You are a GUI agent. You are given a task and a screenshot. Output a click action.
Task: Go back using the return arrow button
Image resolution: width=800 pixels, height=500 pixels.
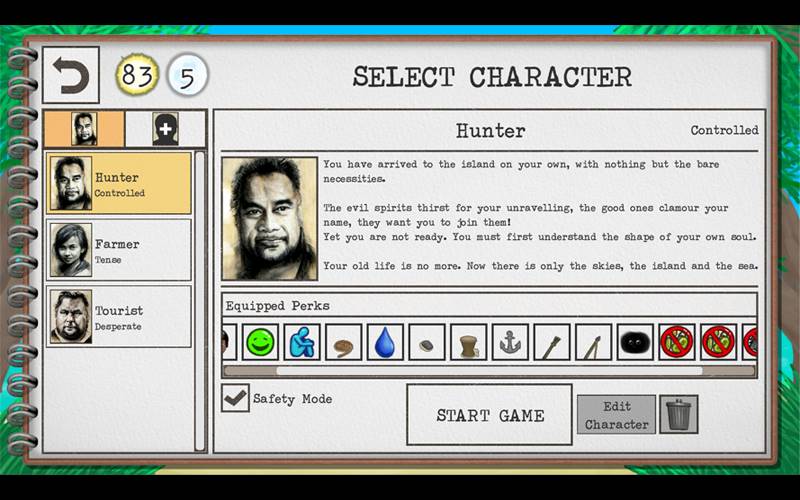tap(70, 75)
